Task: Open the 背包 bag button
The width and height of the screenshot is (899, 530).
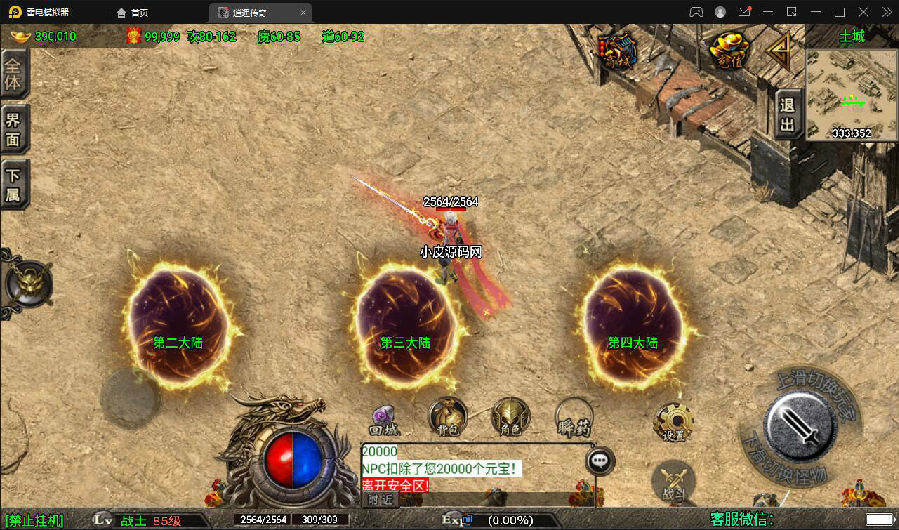Action: [447, 416]
